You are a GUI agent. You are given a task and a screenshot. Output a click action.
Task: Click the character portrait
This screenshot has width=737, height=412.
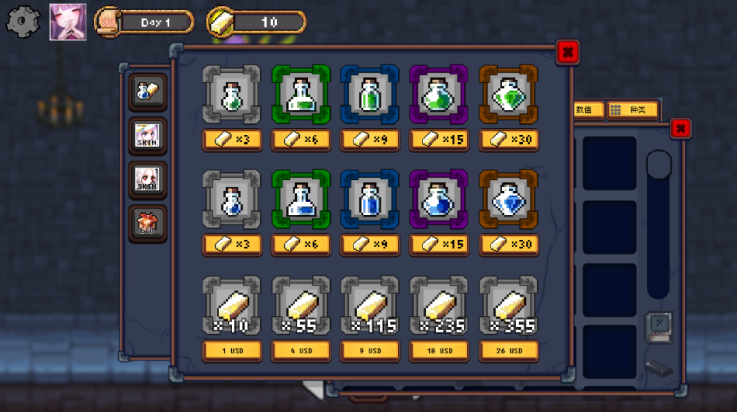[68, 21]
